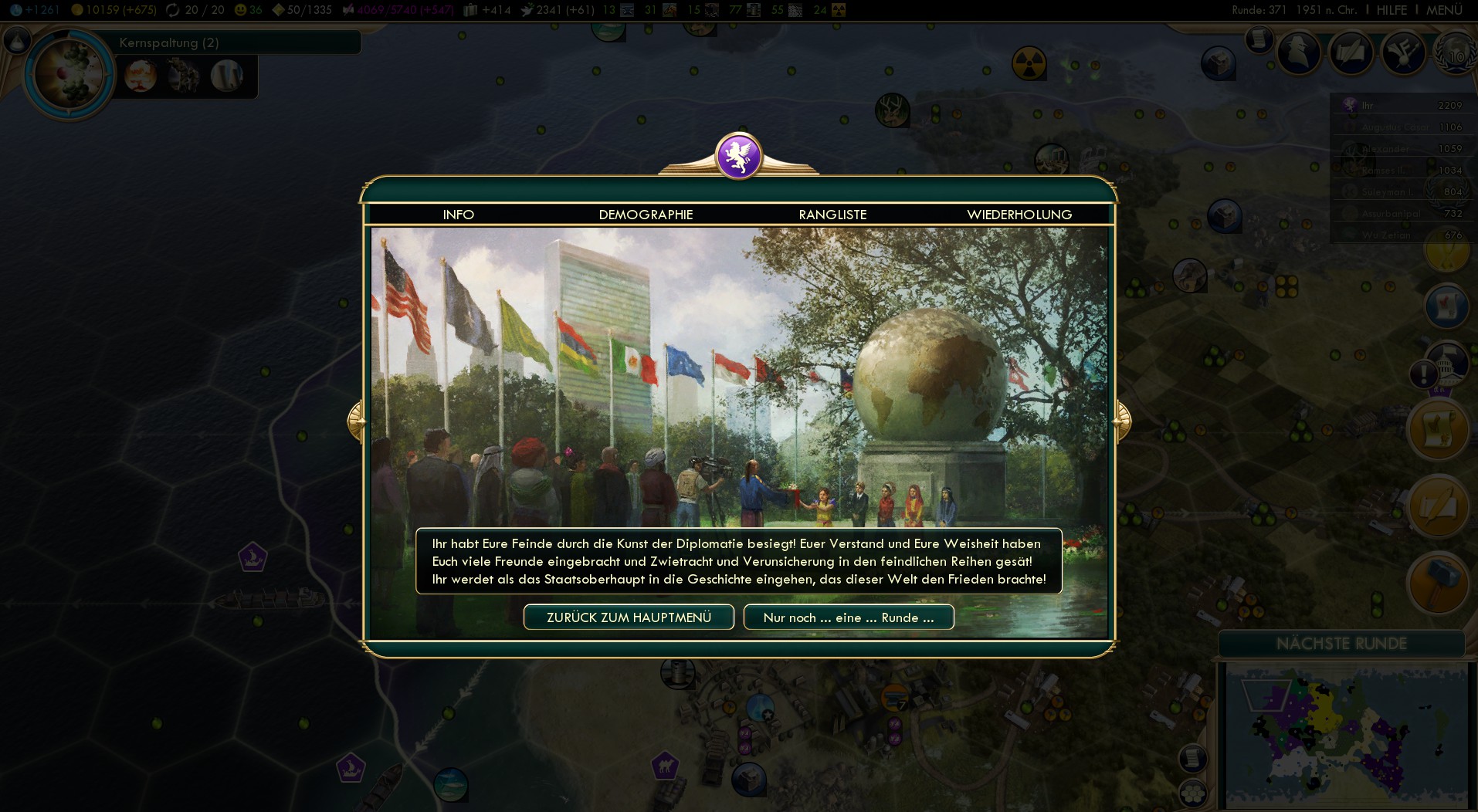Click ZURÜCK ZUM HAUPTMENÜ button
This screenshot has height=812, width=1478.
pos(629,617)
